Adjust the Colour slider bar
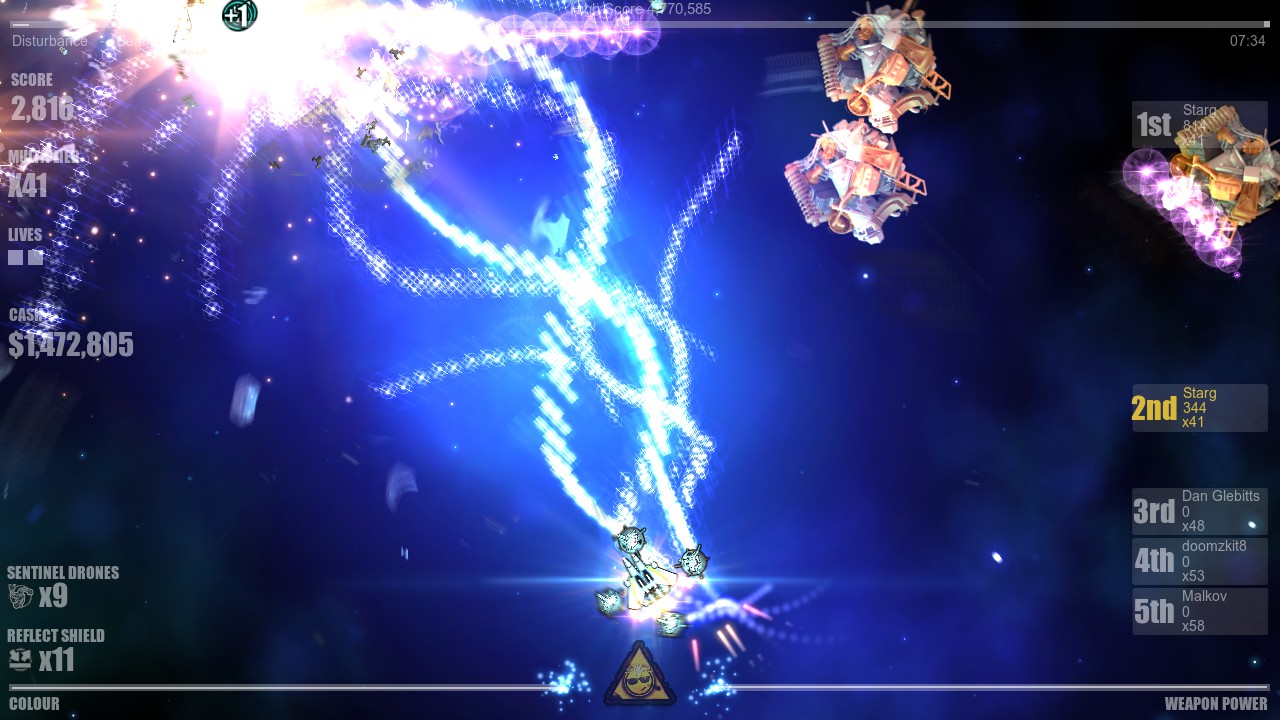 click(300, 689)
